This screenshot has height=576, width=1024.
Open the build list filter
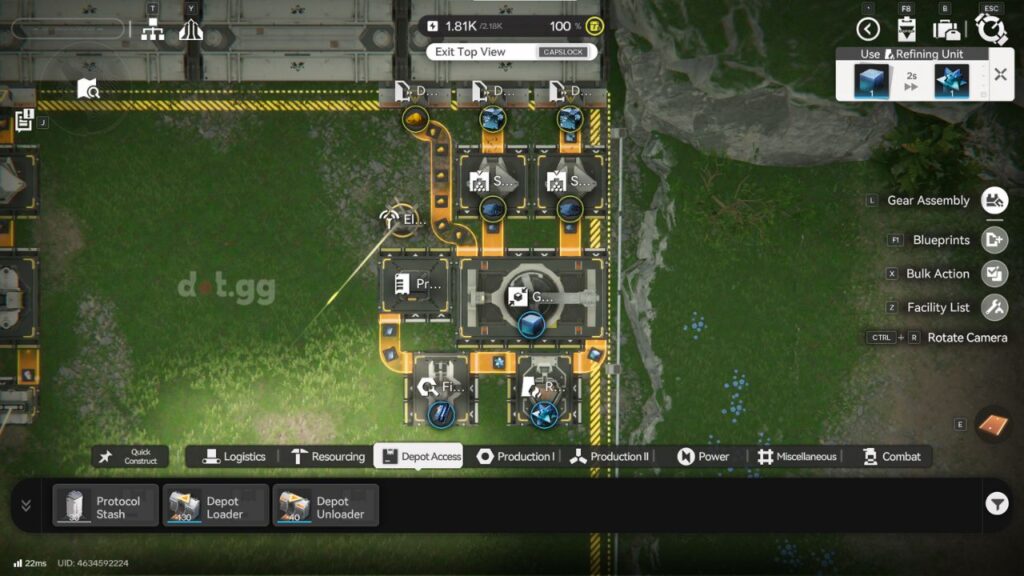click(x=996, y=504)
